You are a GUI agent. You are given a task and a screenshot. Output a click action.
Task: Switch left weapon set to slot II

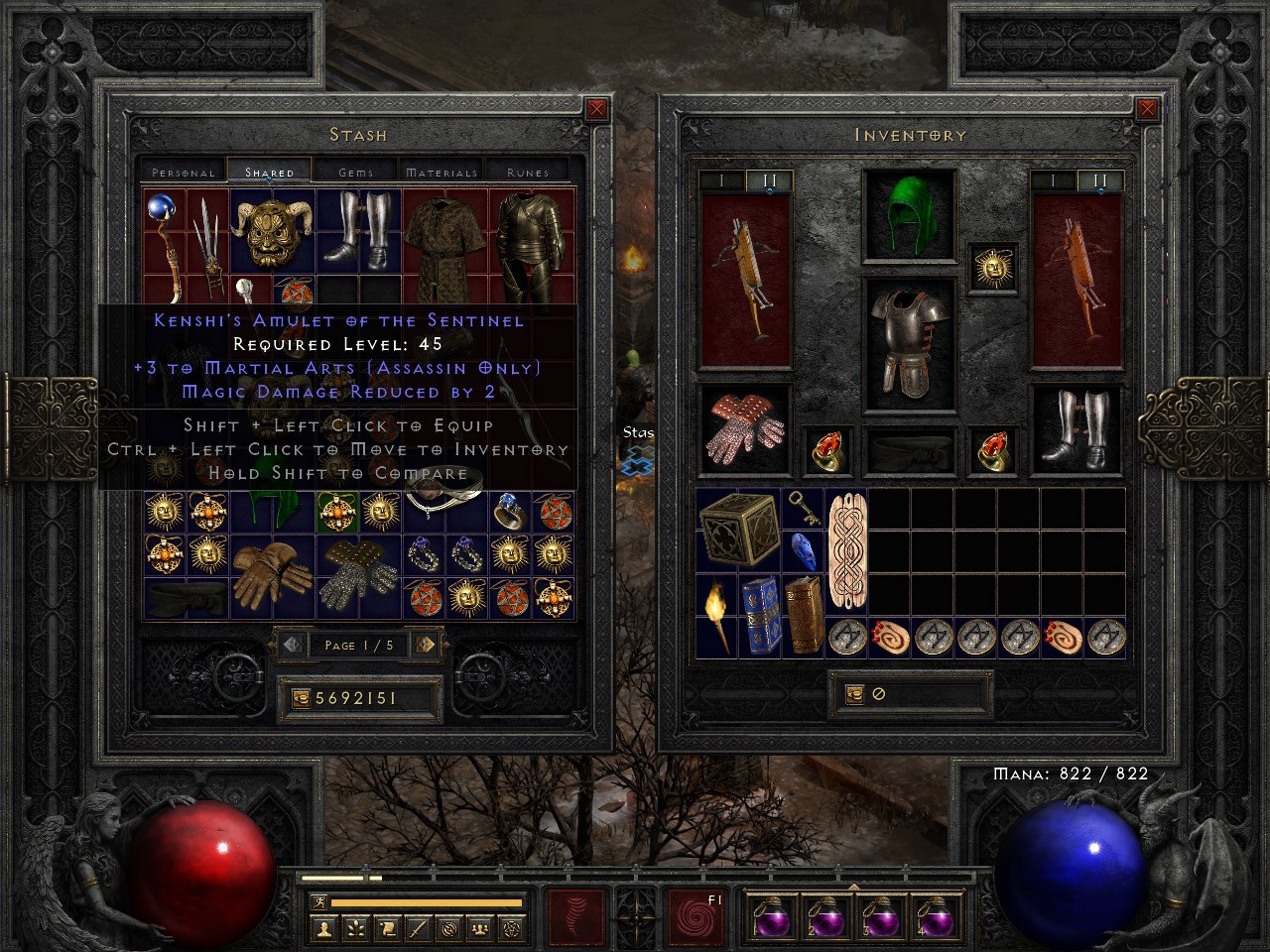tap(768, 178)
